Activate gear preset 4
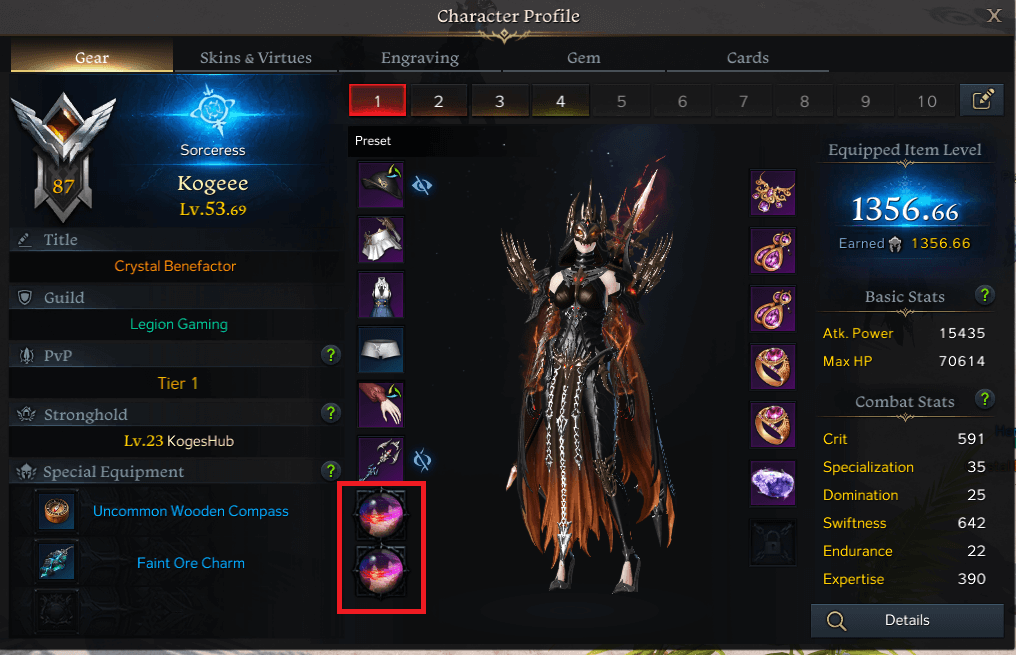 coord(560,101)
